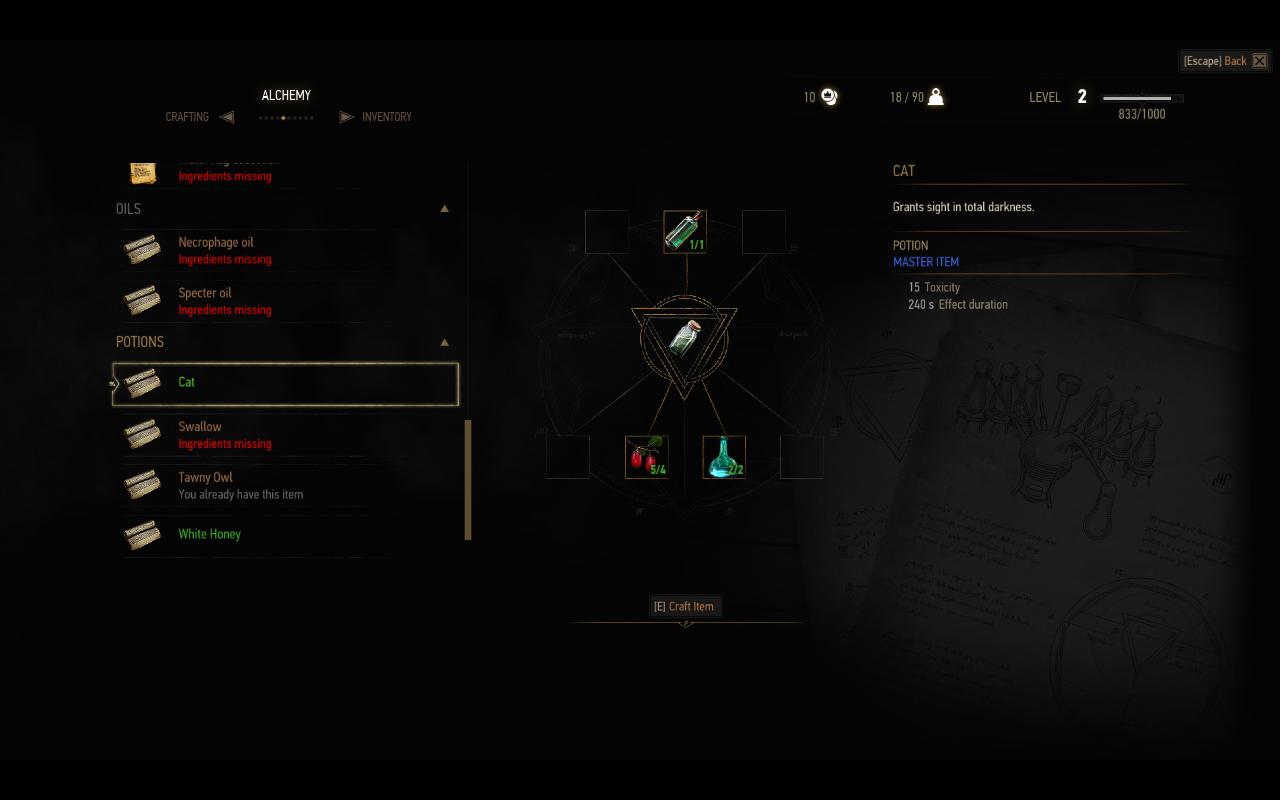Click the Cat potion result icon

click(684, 338)
